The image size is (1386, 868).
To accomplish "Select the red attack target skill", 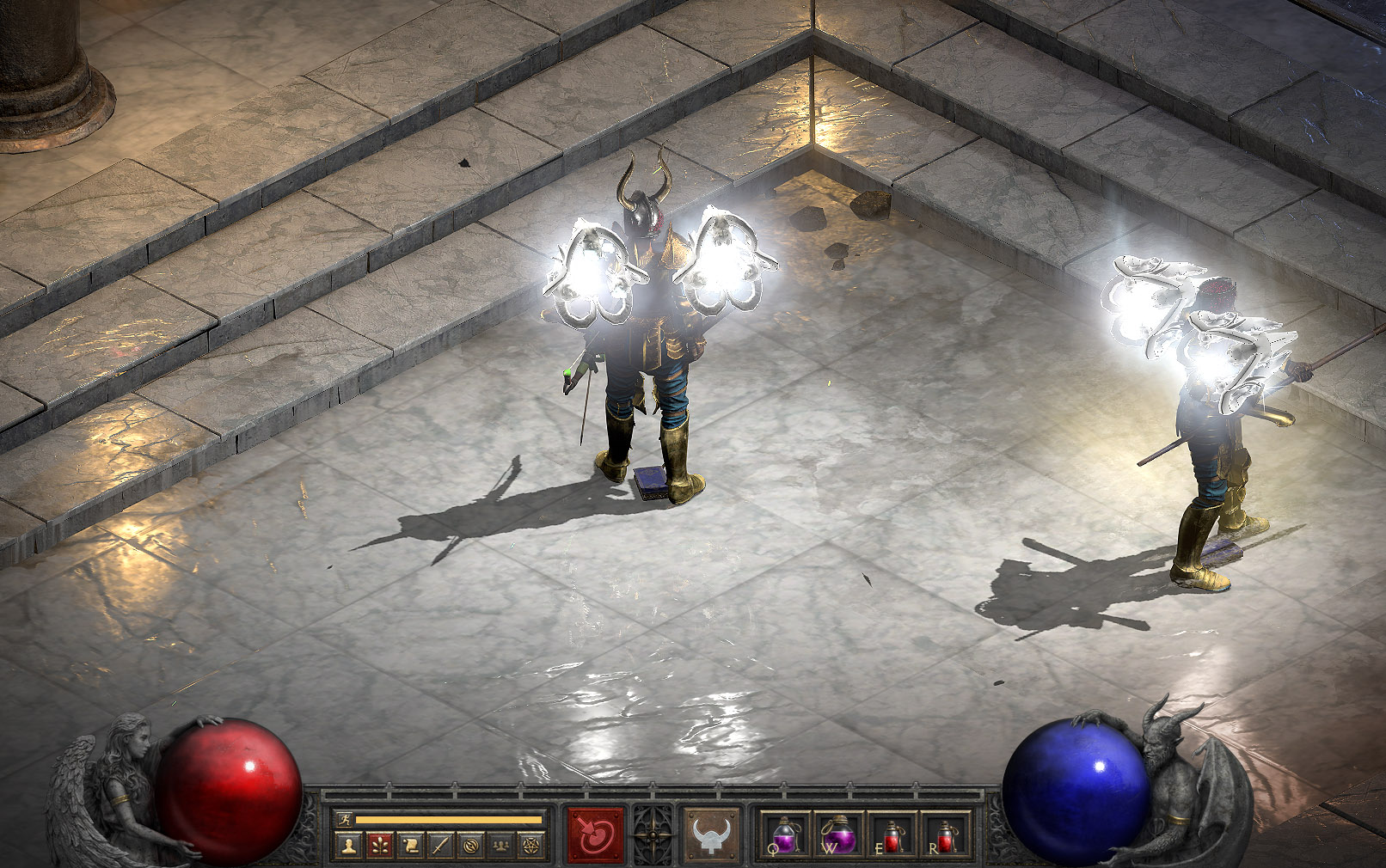I will [595, 834].
